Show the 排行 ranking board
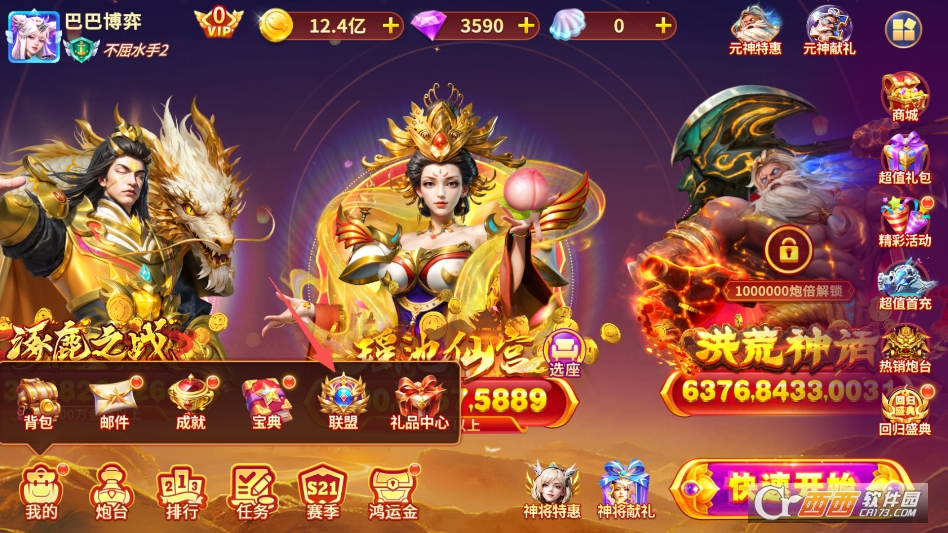The height and width of the screenshot is (533, 948). [x=182, y=491]
